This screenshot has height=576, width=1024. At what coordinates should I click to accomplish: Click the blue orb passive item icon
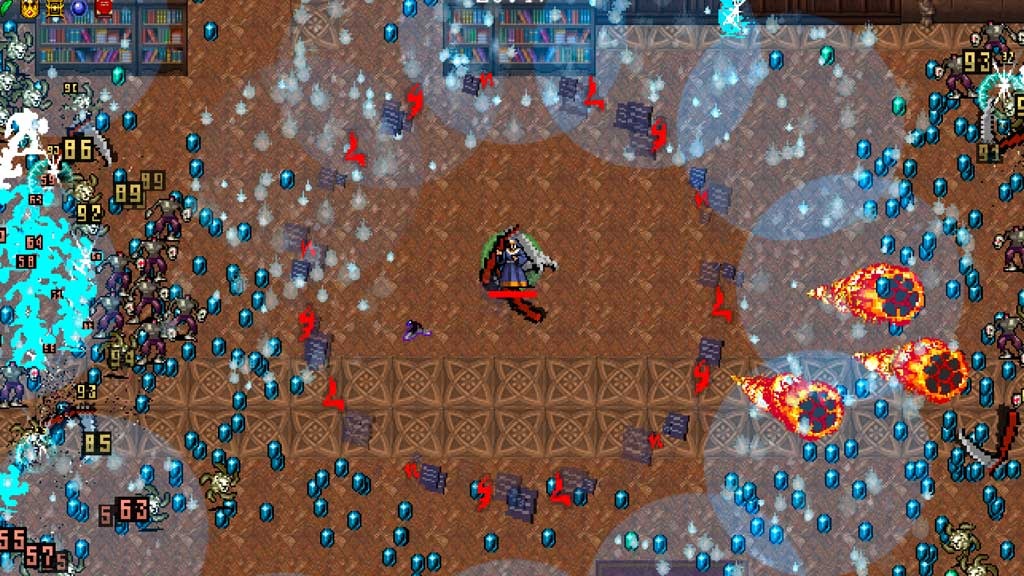coord(79,9)
